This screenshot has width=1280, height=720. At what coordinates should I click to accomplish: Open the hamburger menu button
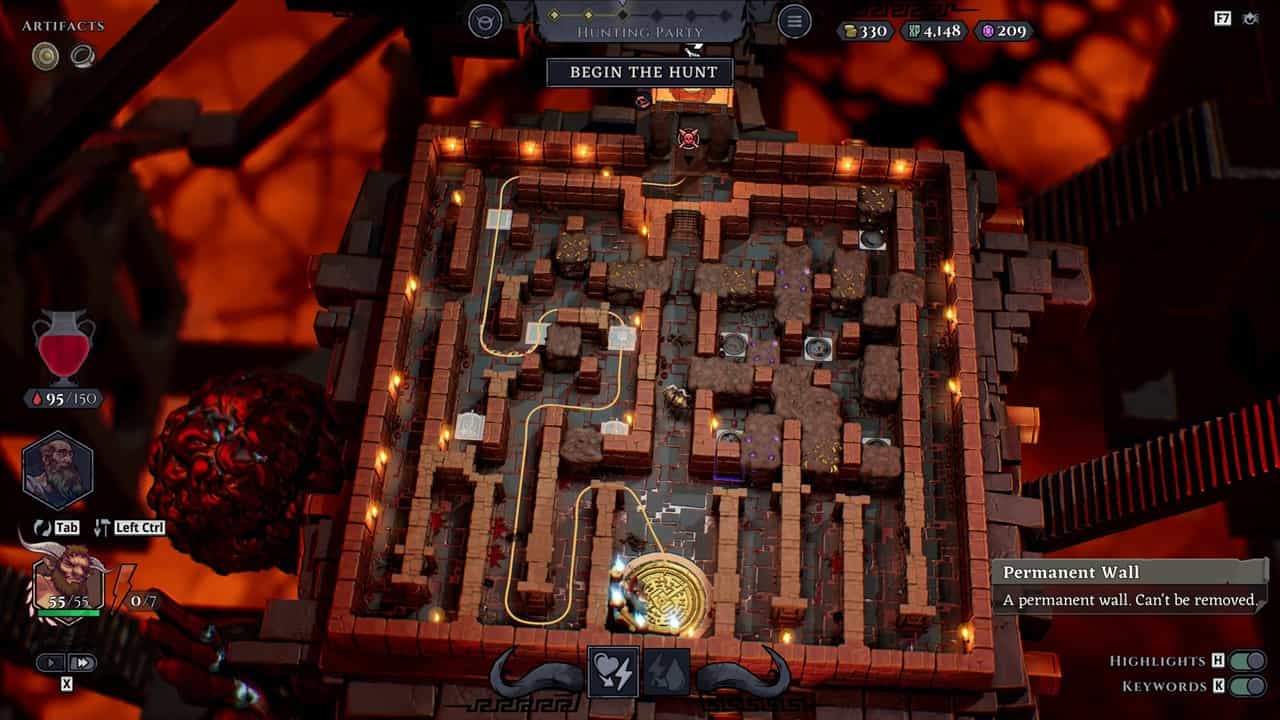[794, 21]
